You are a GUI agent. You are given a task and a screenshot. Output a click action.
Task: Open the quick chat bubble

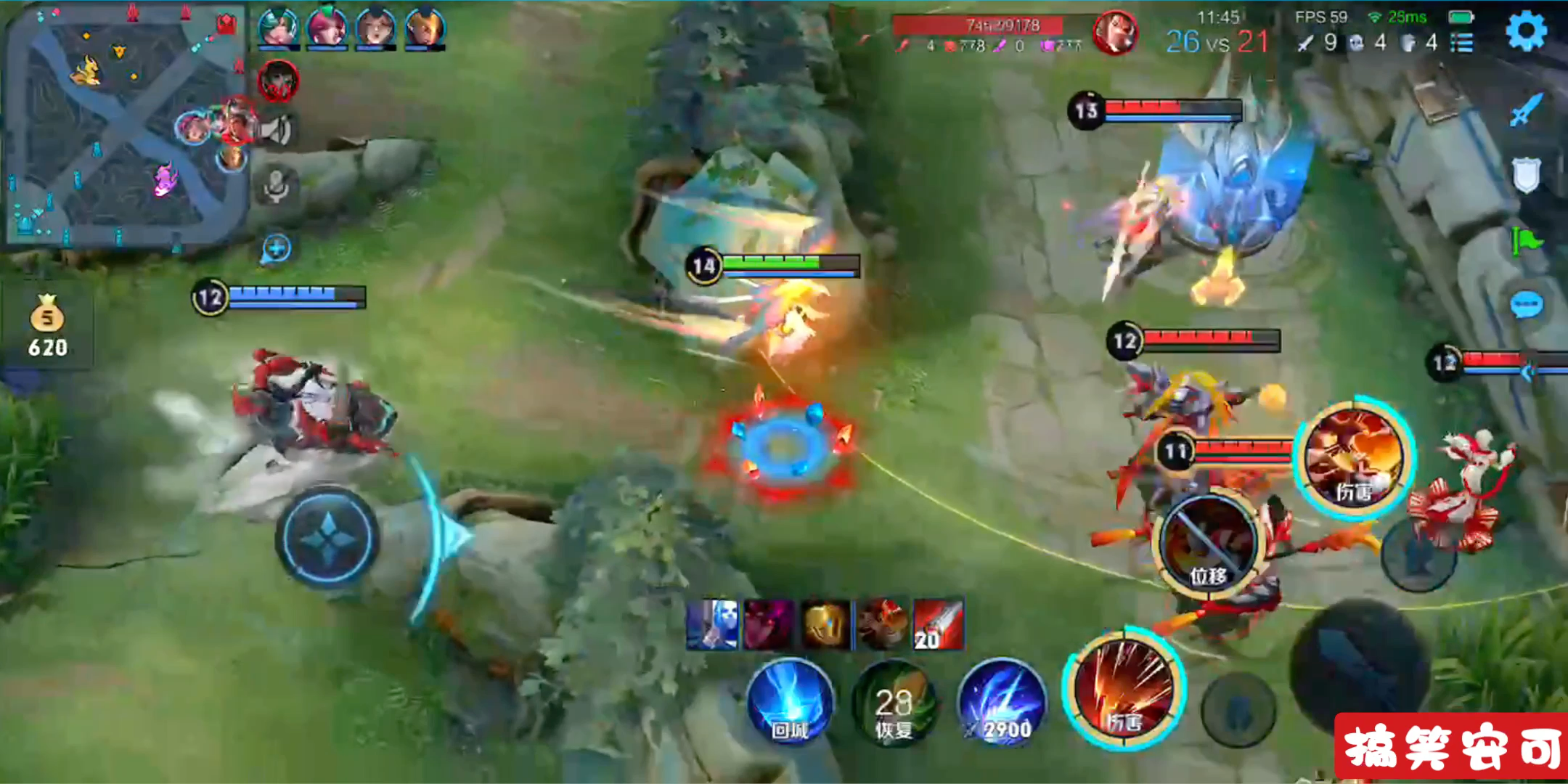(x=1525, y=305)
